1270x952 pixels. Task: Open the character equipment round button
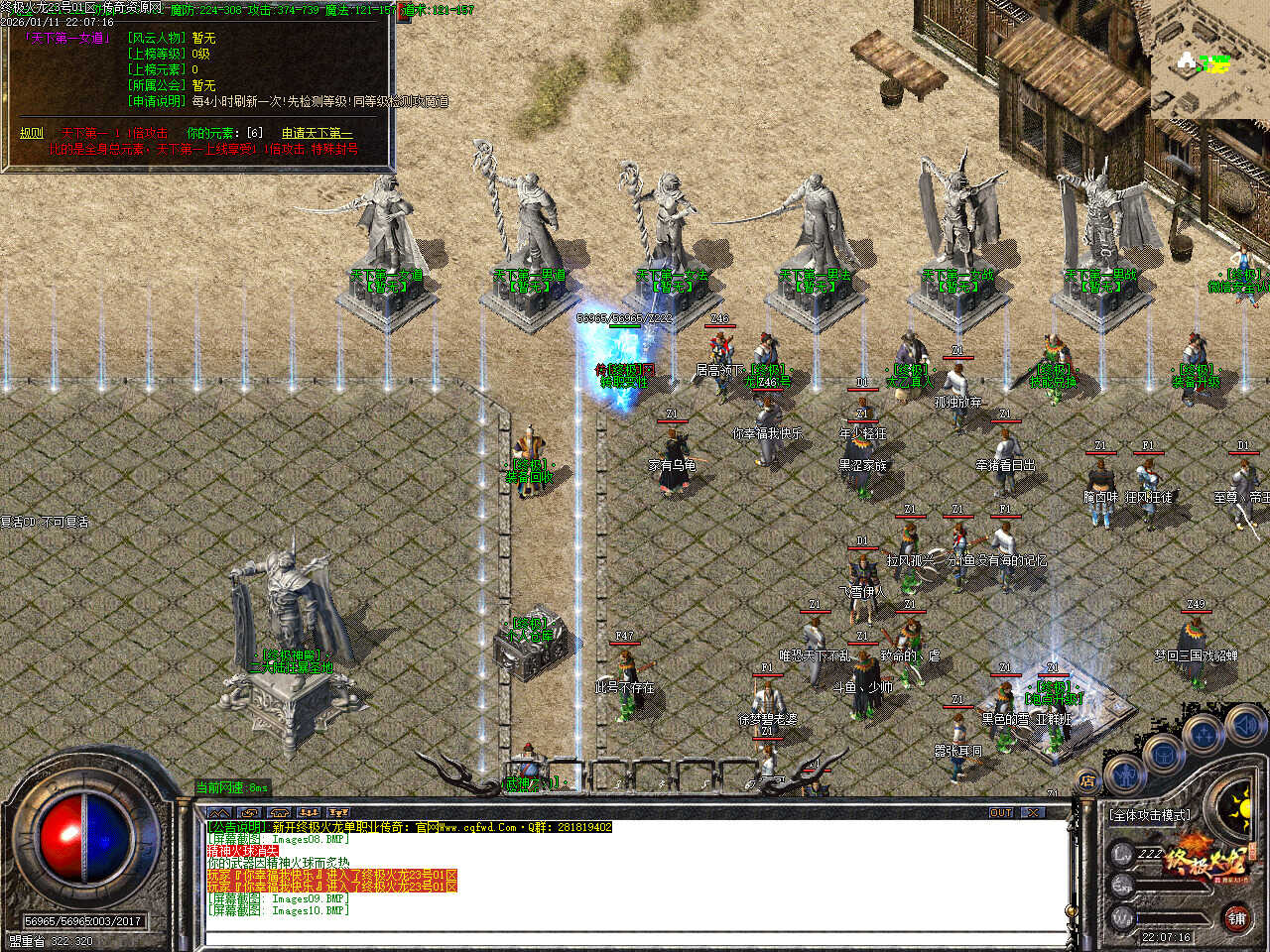(1126, 773)
